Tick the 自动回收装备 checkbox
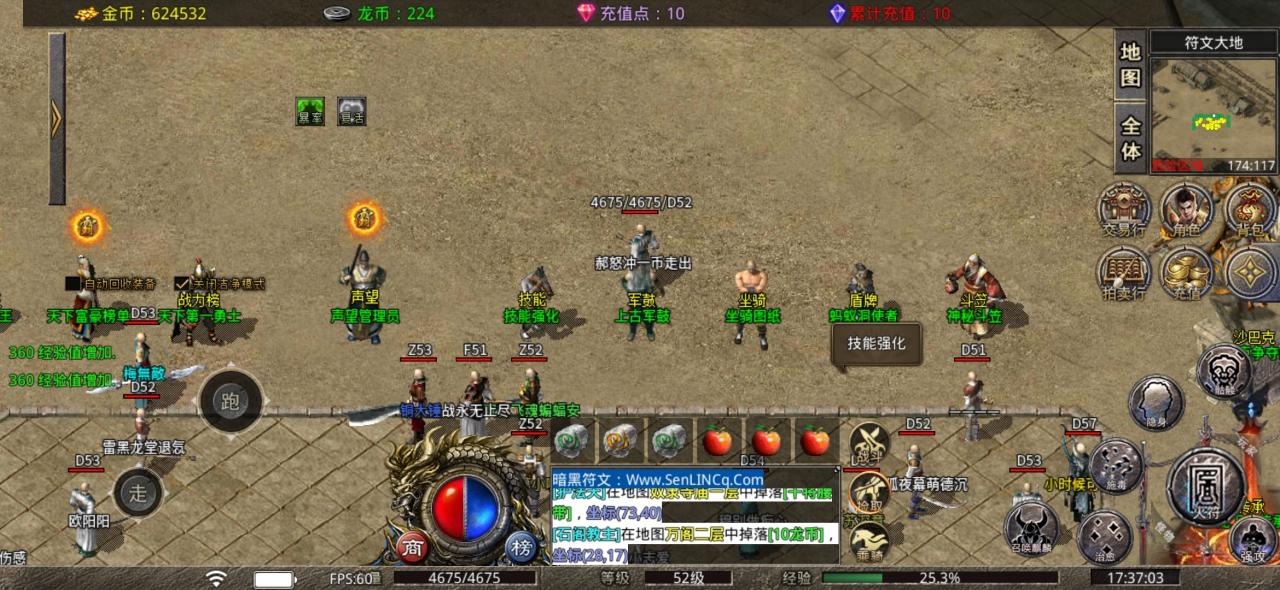The height and width of the screenshot is (590, 1280). (73, 284)
